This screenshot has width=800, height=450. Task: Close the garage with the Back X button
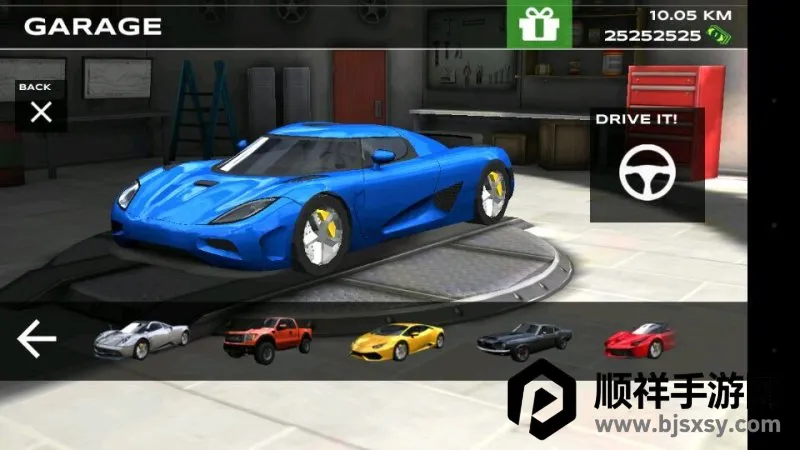tap(40, 112)
